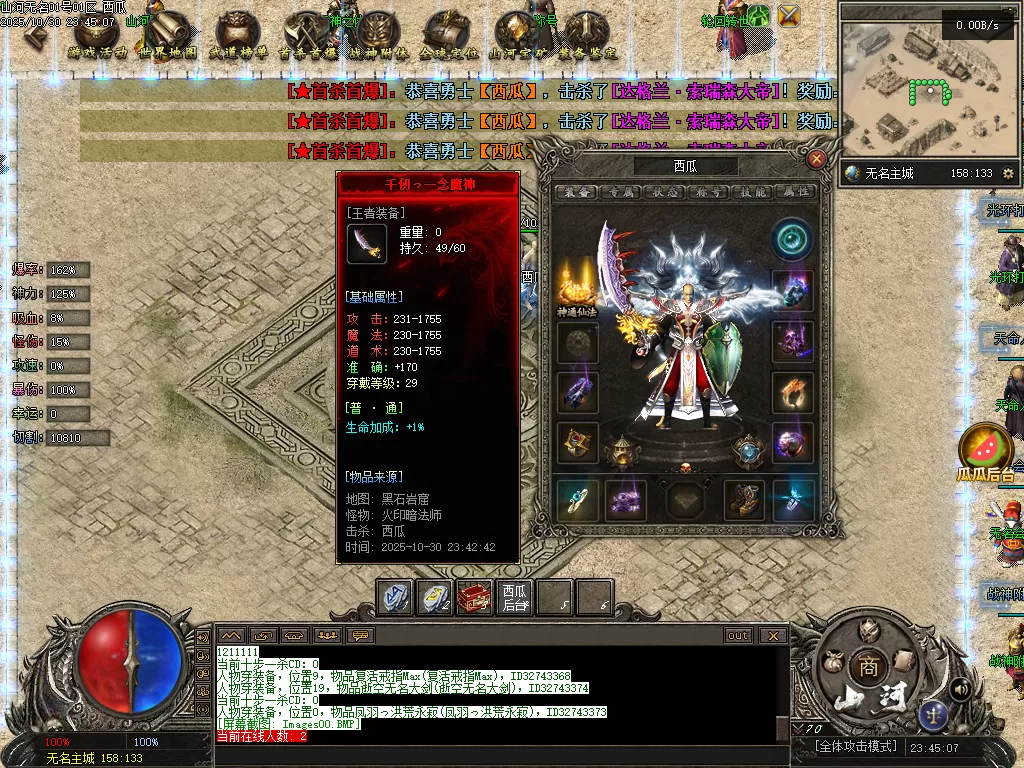Screen dimensions: 1024x768
Task: Switch to the 技能 skills tab
Action: click(753, 192)
